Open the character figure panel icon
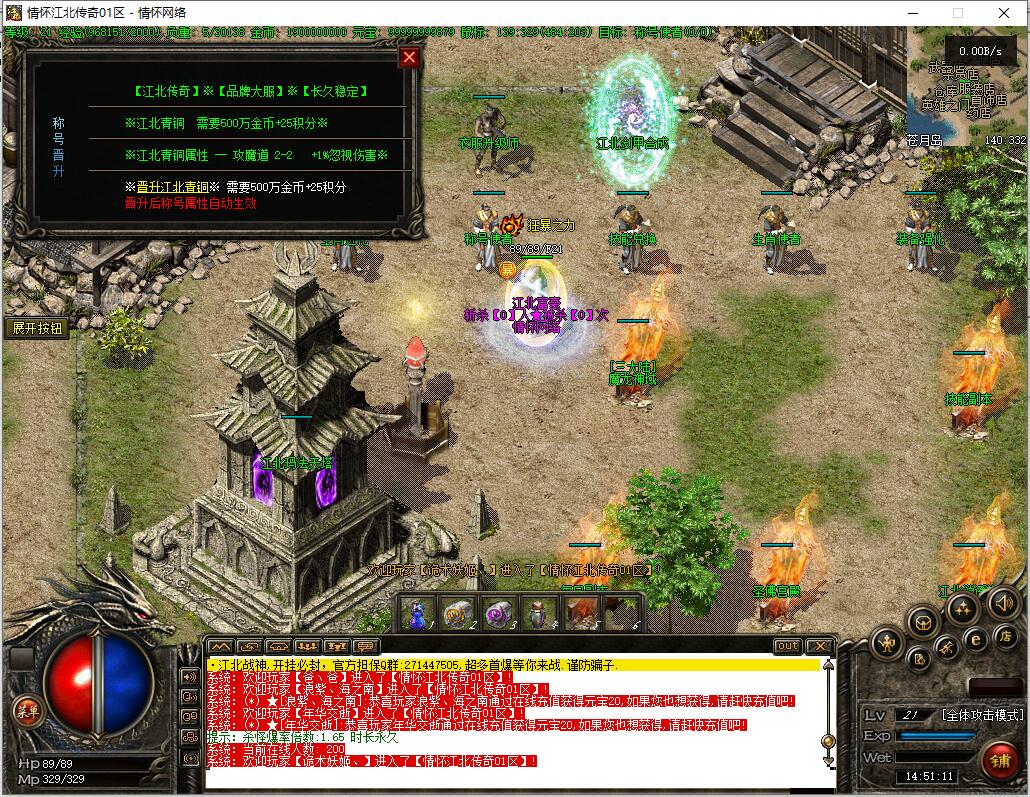 [x=887, y=644]
